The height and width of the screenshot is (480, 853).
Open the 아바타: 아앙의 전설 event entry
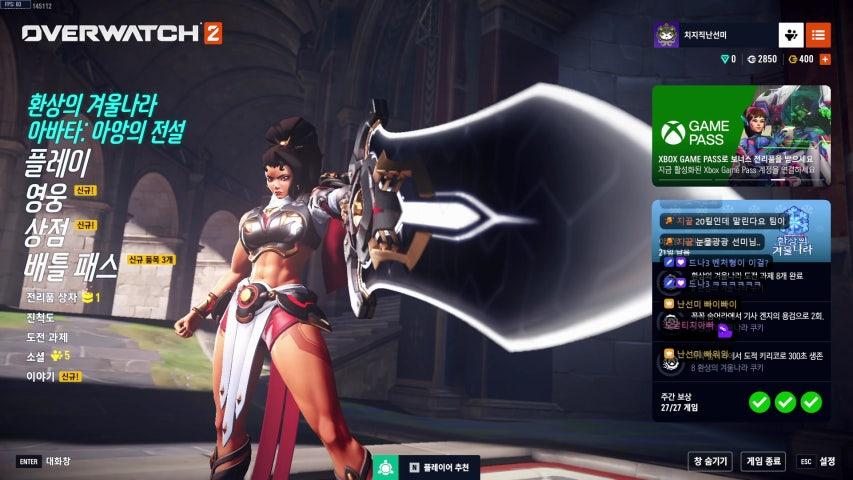click(121, 131)
